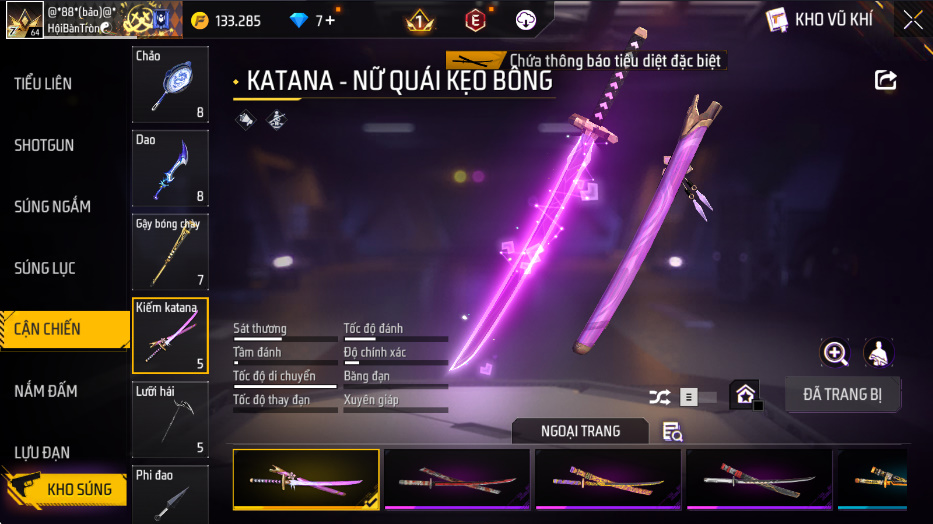Zoom in with the magnifier icon
This screenshot has width=933, height=524.
(834, 352)
